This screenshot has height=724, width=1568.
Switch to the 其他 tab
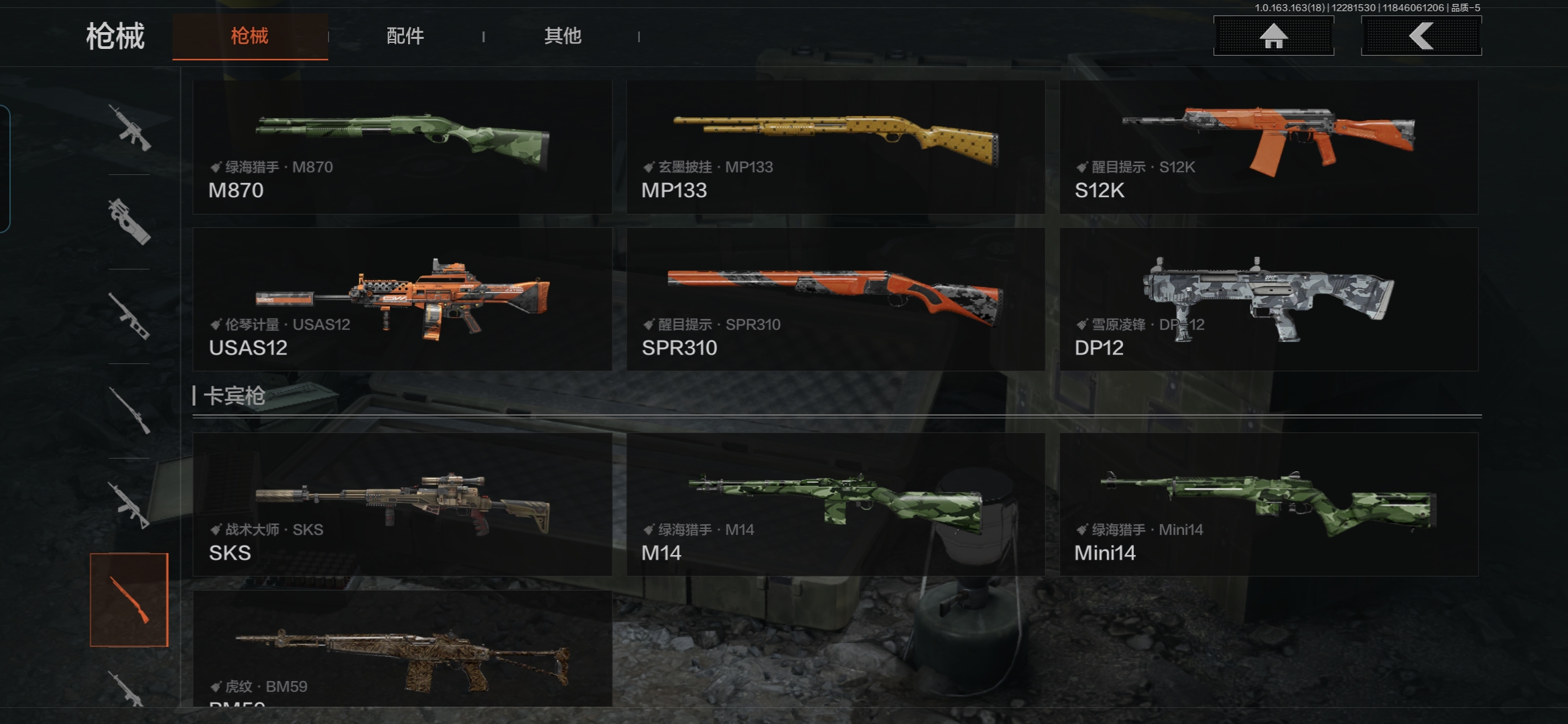pyautogui.click(x=562, y=36)
